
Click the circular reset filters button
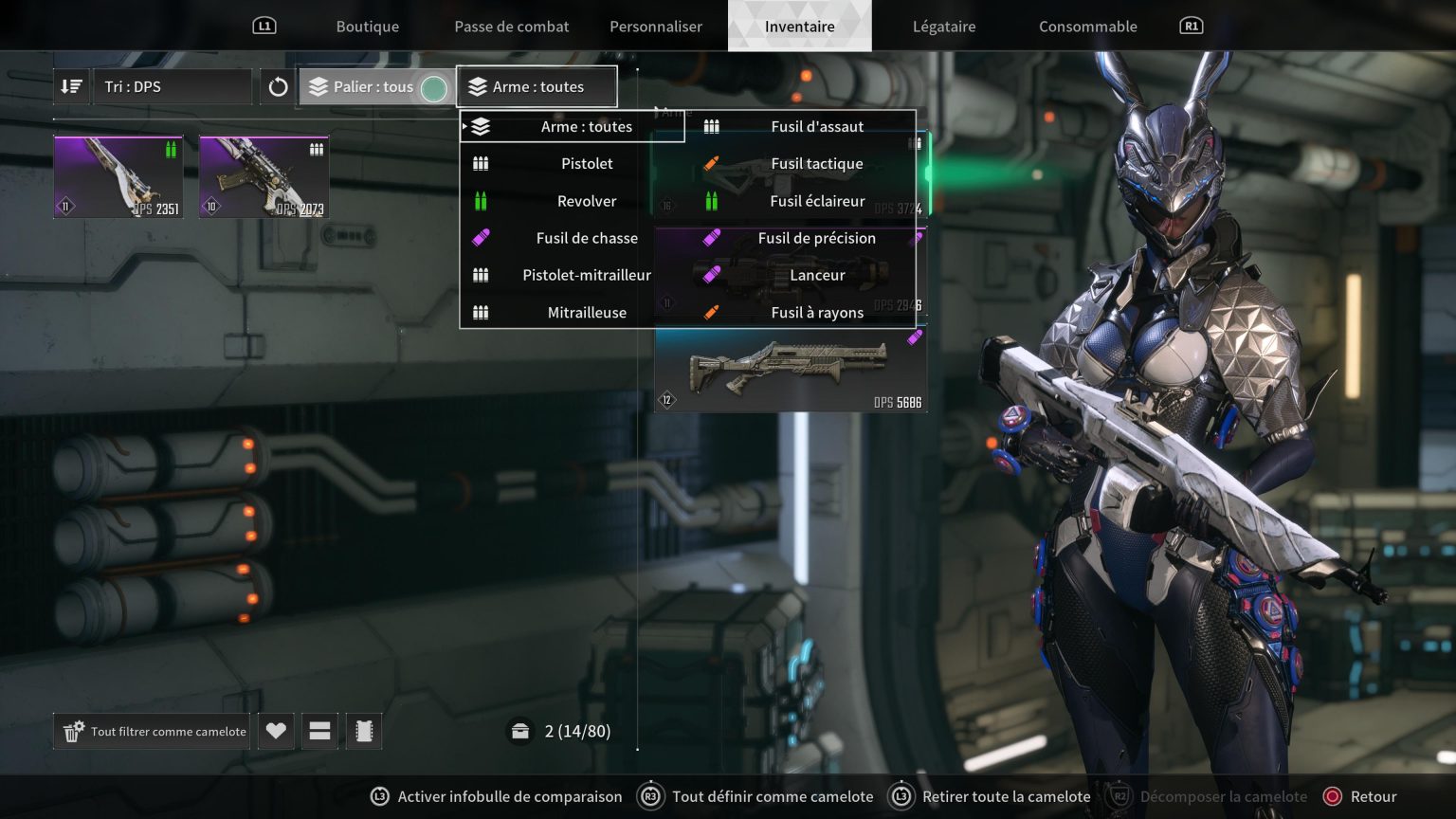(x=278, y=87)
